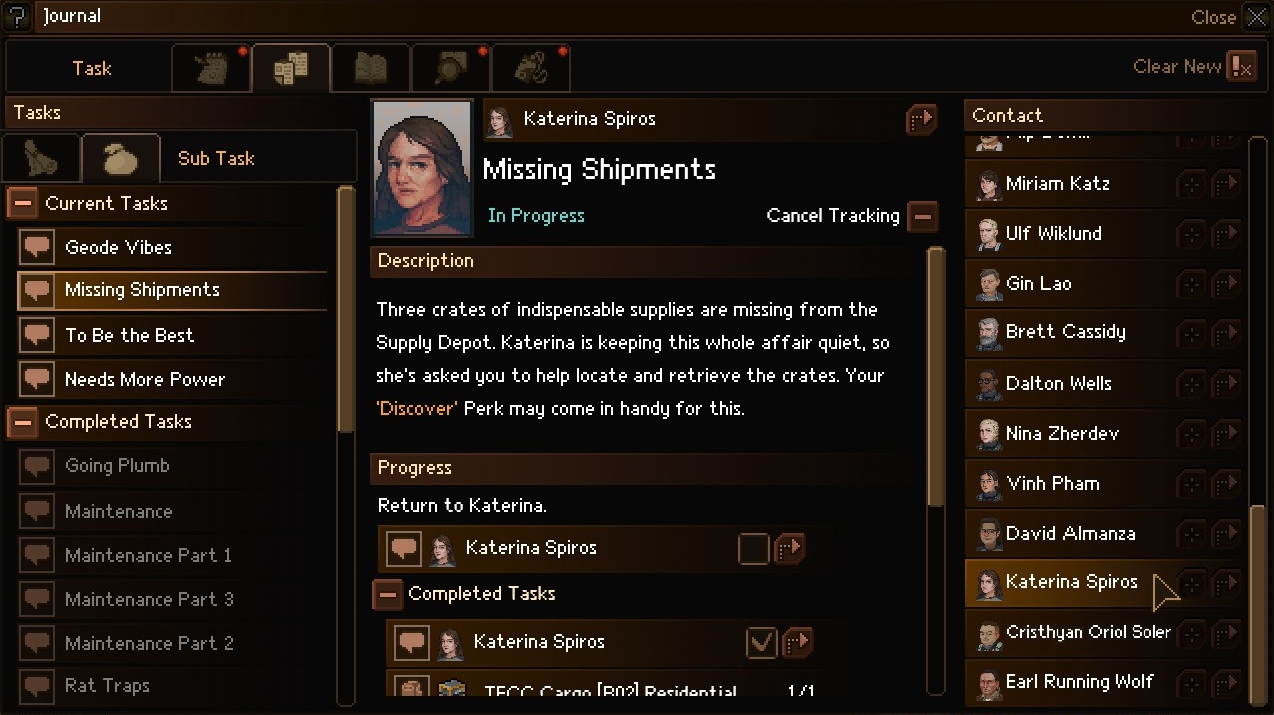1274x715 pixels.
Task: Close the Journal window
Action: click(1255, 17)
